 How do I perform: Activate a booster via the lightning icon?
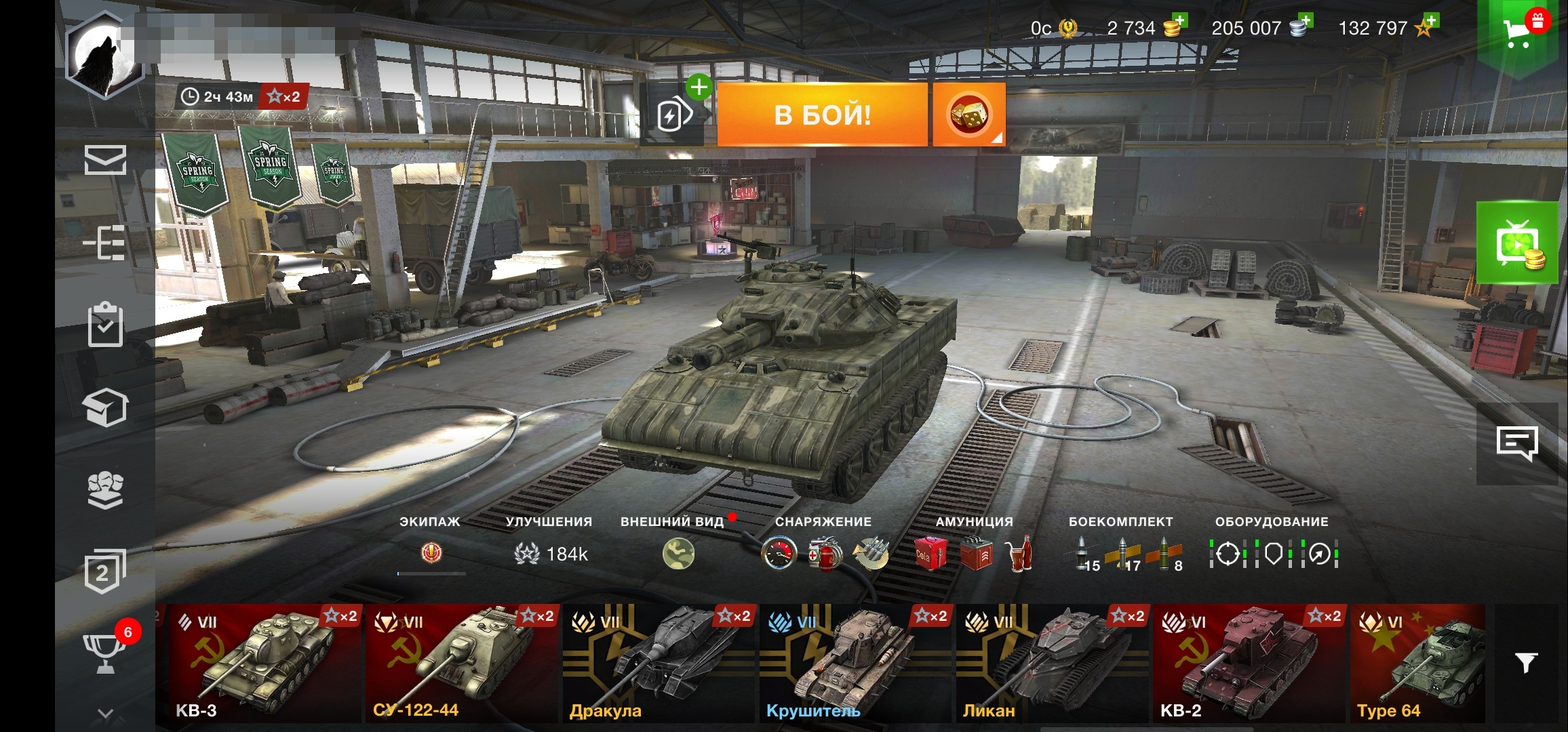pyautogui.click(x=671, y=114)
